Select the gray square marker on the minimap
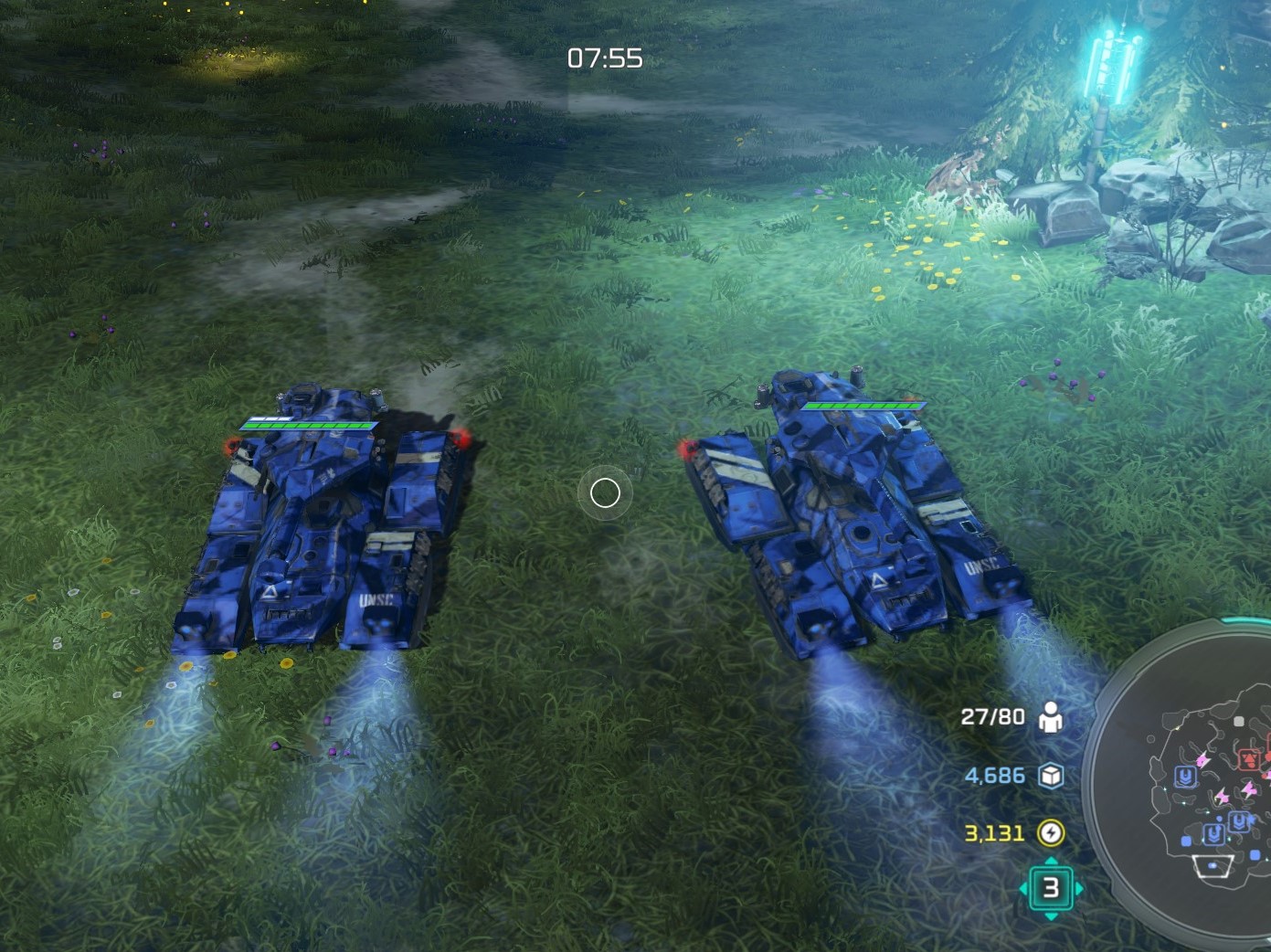 (x=1239, y=722)
